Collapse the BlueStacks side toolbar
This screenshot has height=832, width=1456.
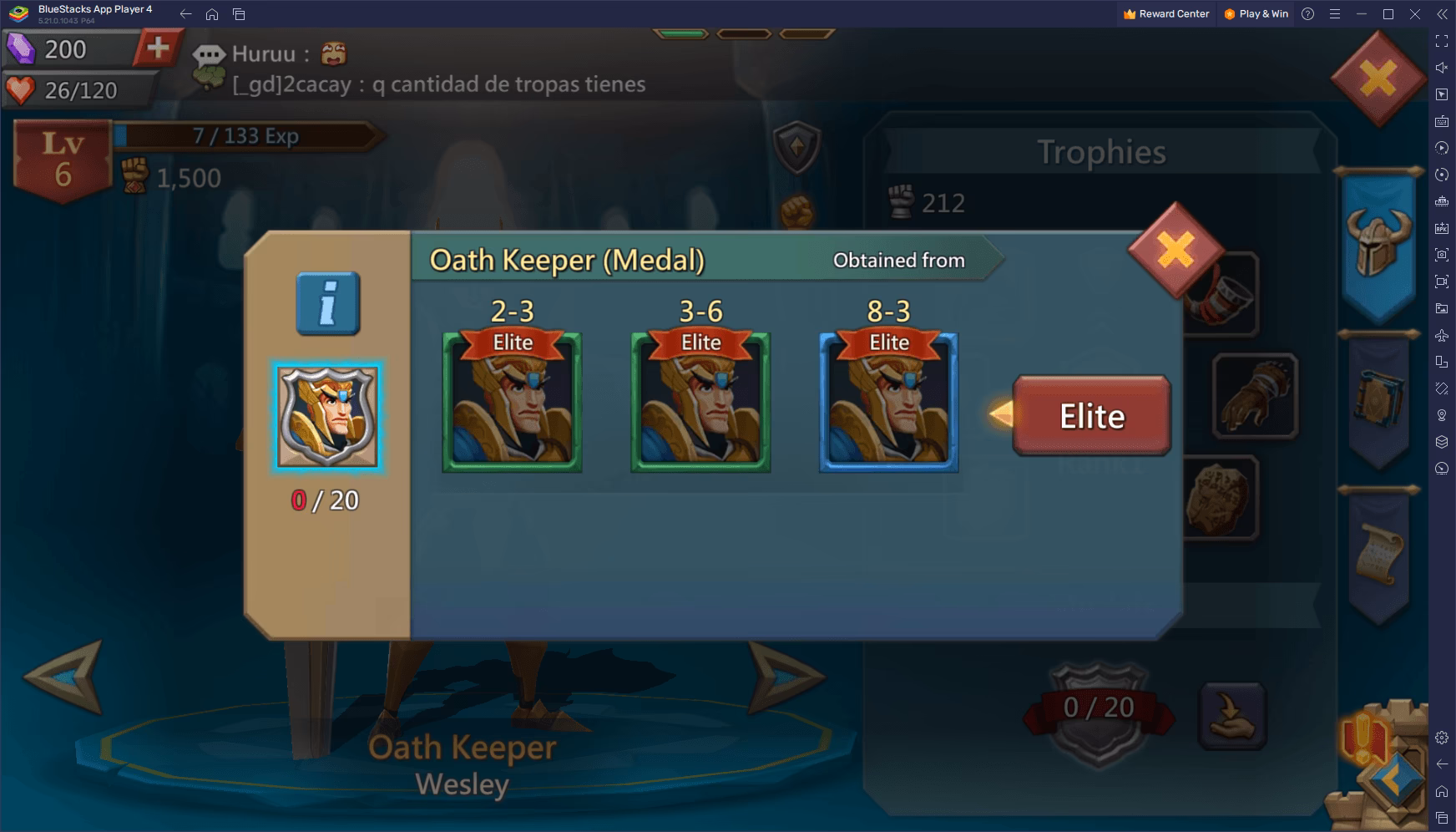click(x=1442, y=14)
